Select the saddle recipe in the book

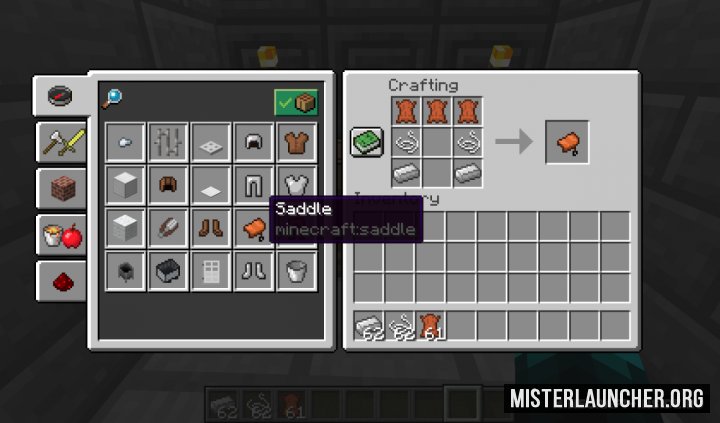(x=254, y=228)
